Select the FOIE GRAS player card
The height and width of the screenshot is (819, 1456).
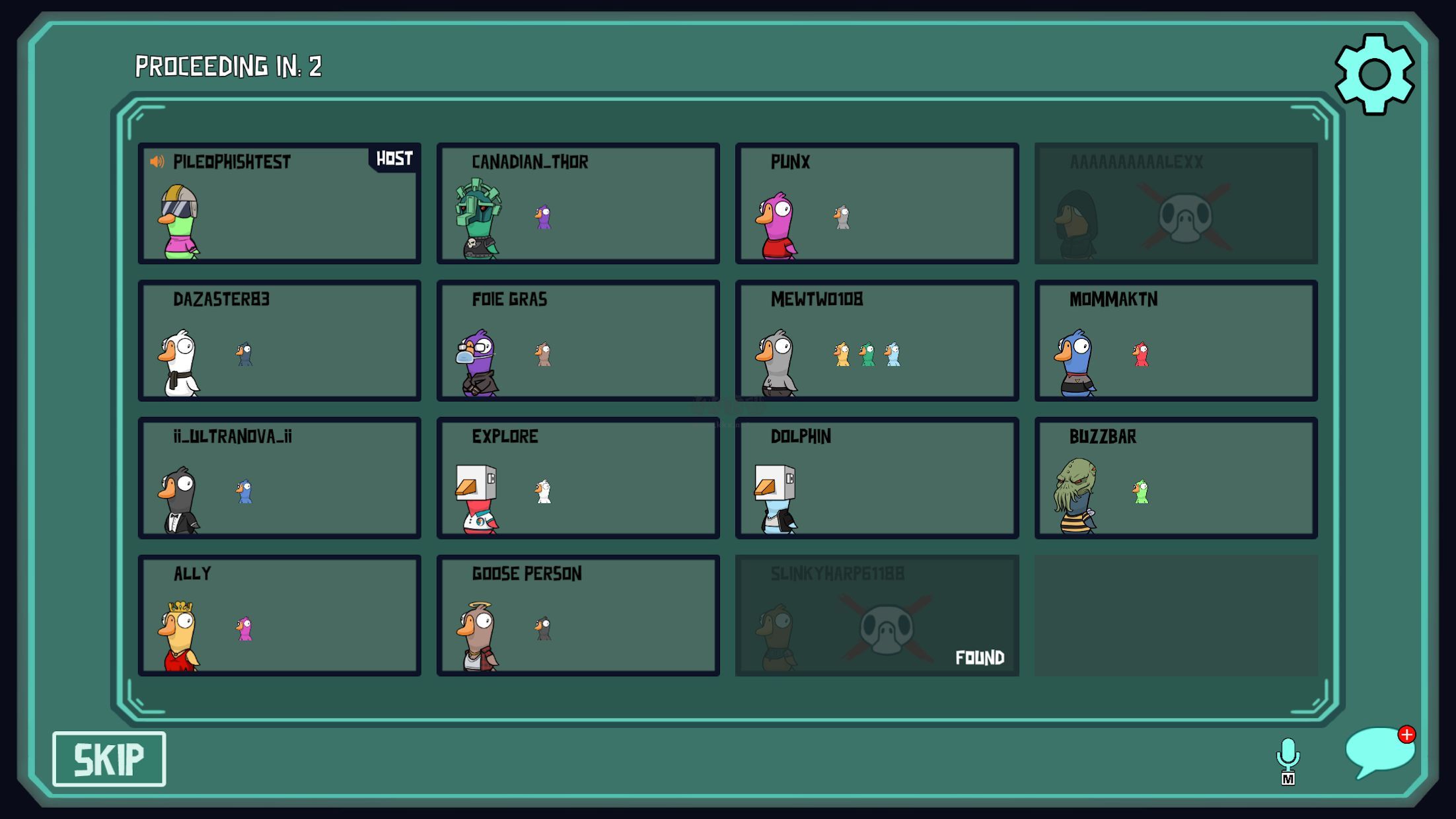pos(578,341)
